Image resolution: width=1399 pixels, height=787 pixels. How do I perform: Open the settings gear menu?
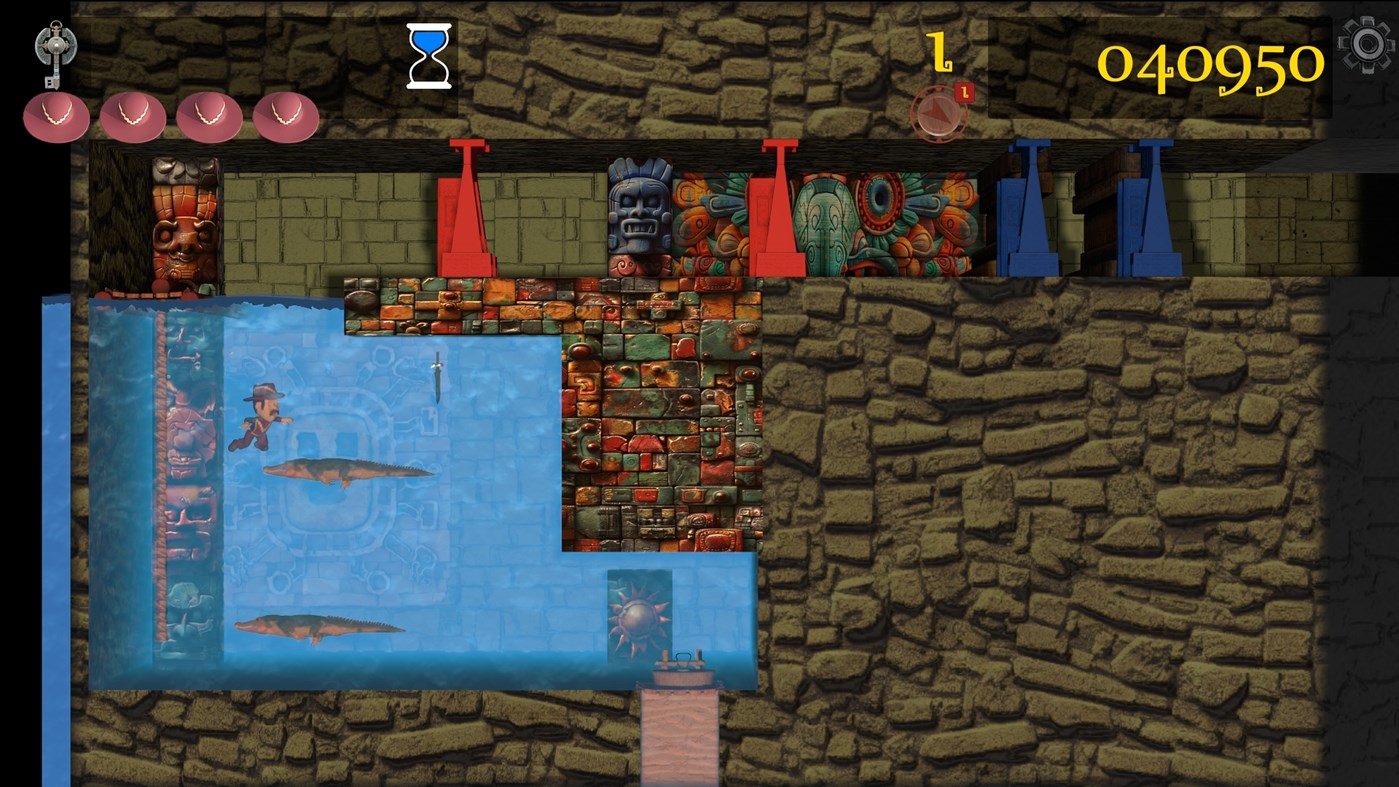pos(1367,45)
